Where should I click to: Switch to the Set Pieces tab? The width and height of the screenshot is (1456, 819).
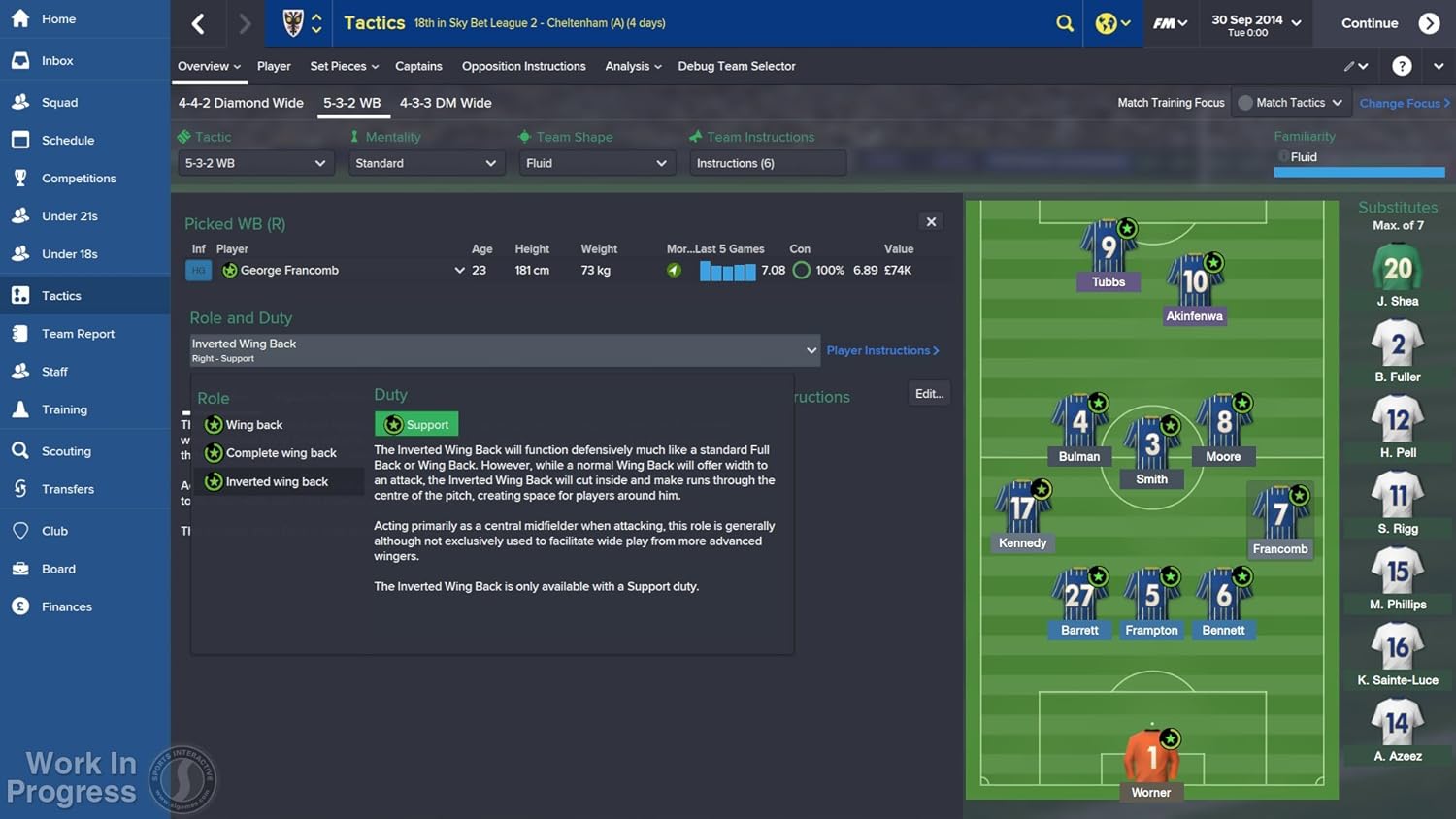pyautogui.click(x=339, y=66)
